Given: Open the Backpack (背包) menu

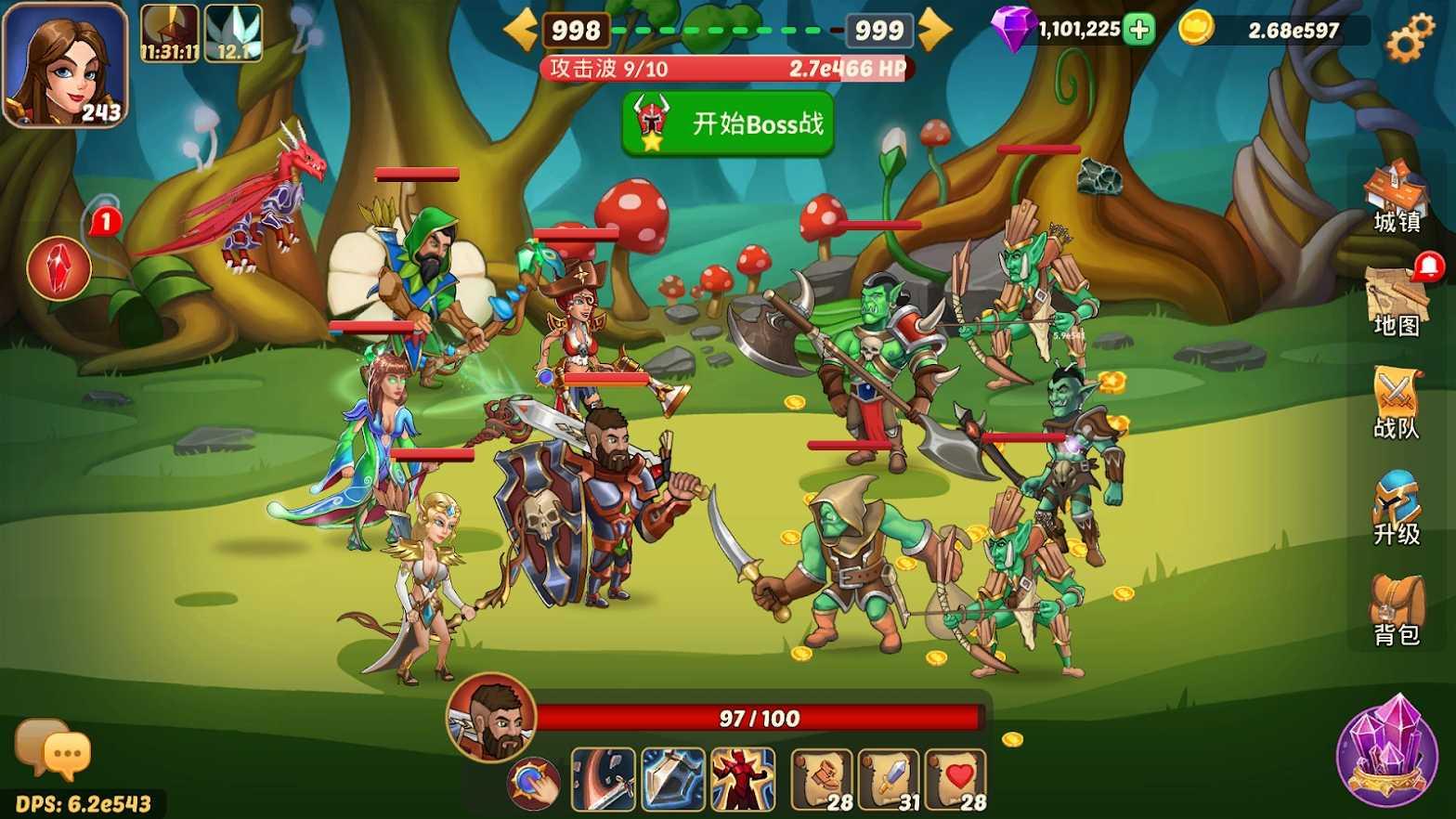Looking at the screenshot, I should (x=1396, y=610).
